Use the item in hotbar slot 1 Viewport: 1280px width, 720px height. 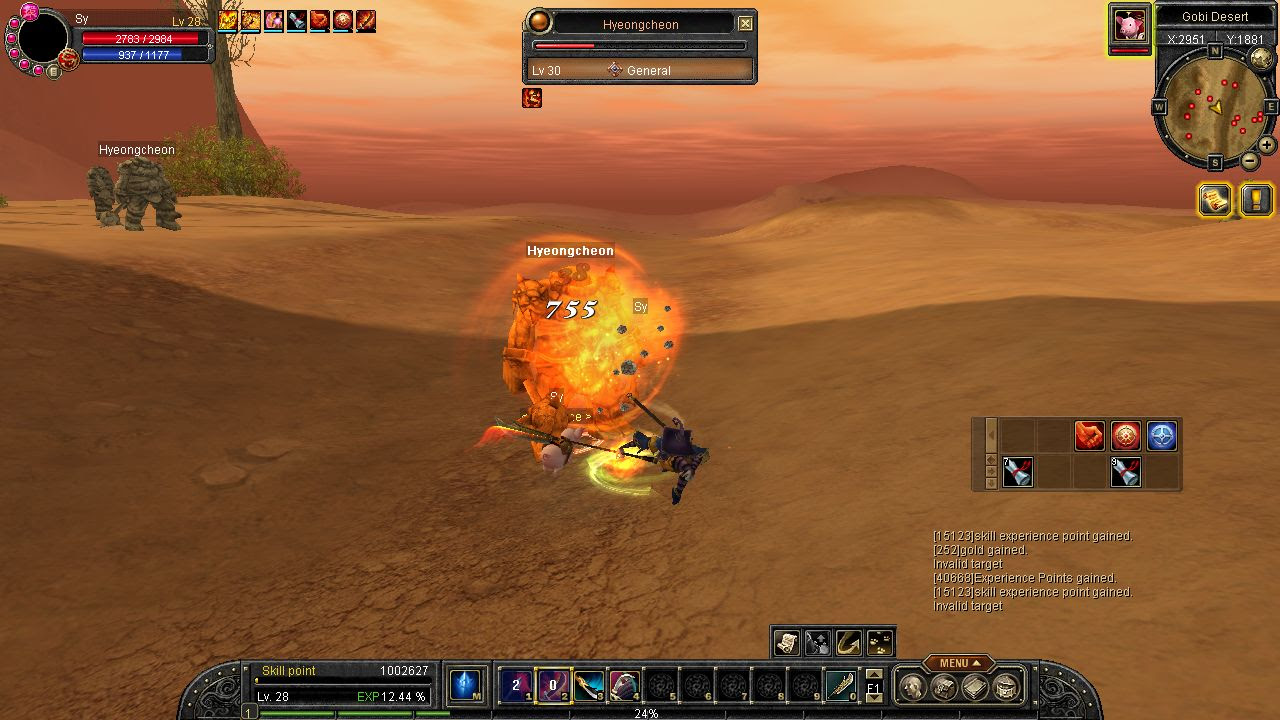click(515, 685)
